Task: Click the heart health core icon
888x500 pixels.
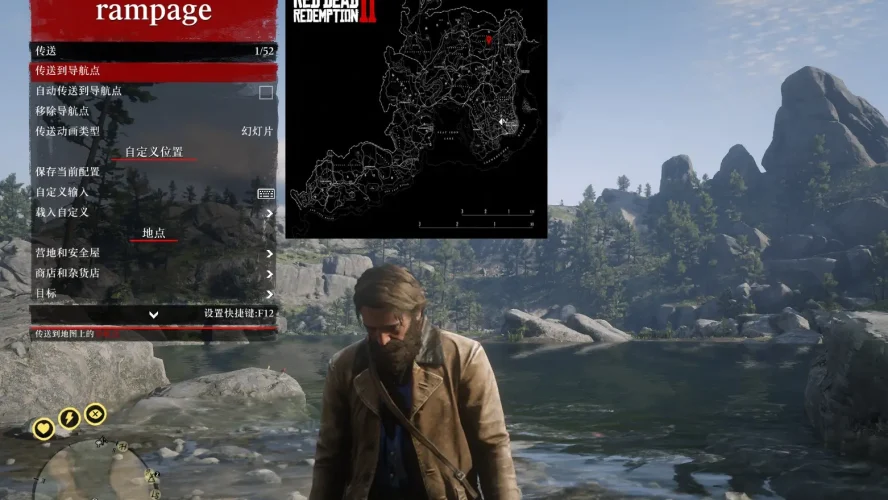Action: pos(43,429)
